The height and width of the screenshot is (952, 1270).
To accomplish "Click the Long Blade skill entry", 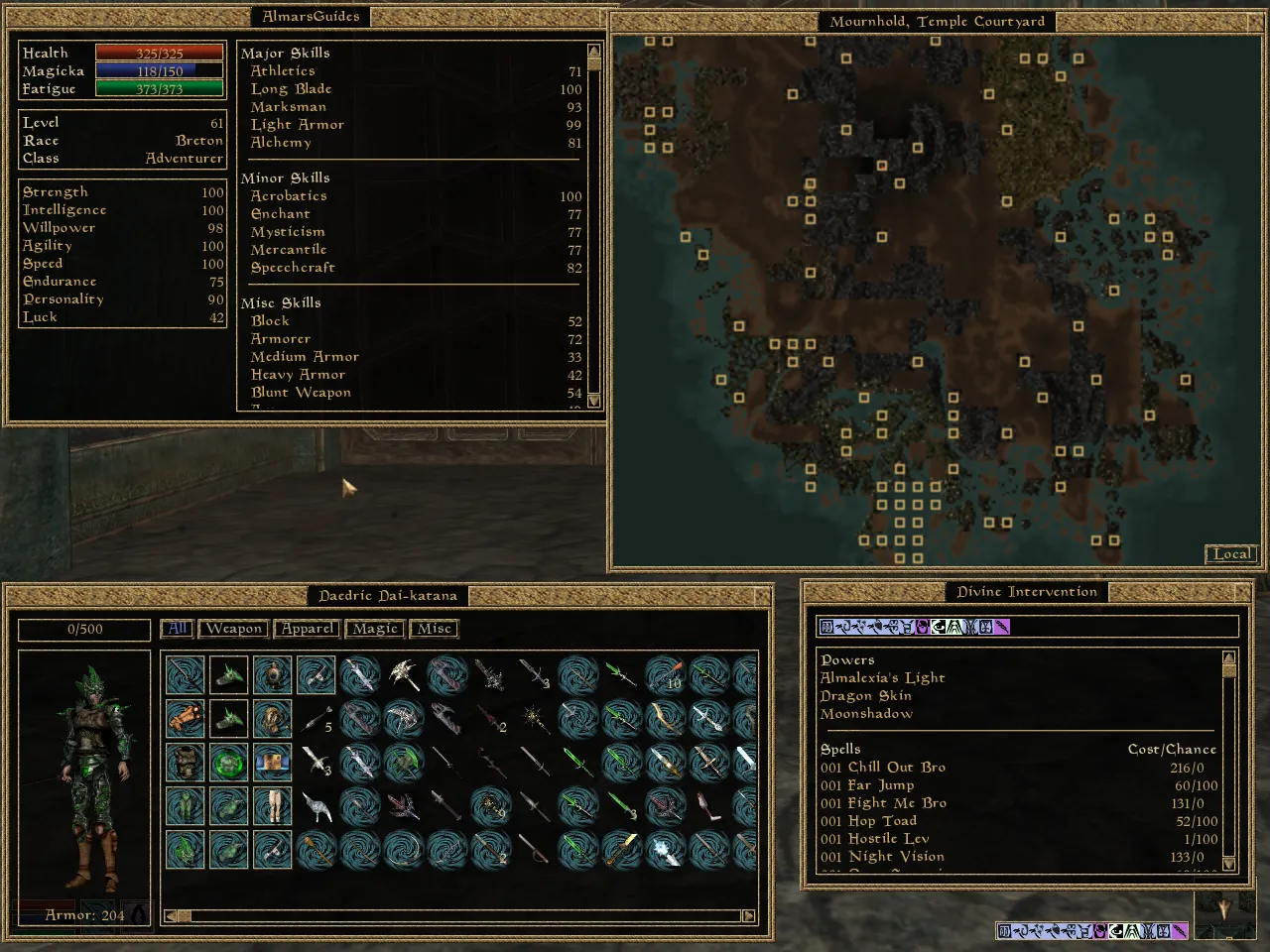I will tap(291, 89).
